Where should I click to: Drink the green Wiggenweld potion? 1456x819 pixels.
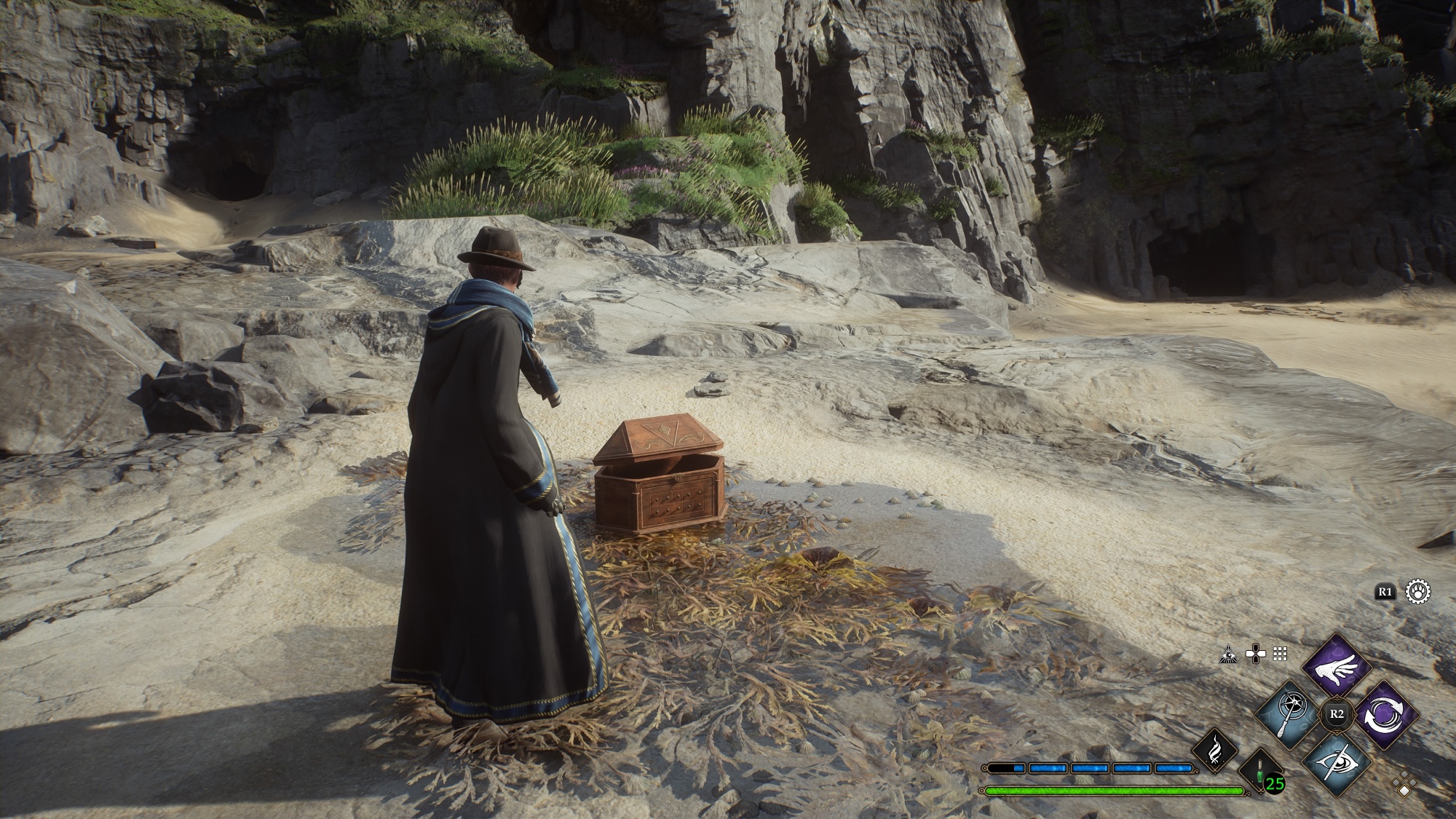point(1260,772)
